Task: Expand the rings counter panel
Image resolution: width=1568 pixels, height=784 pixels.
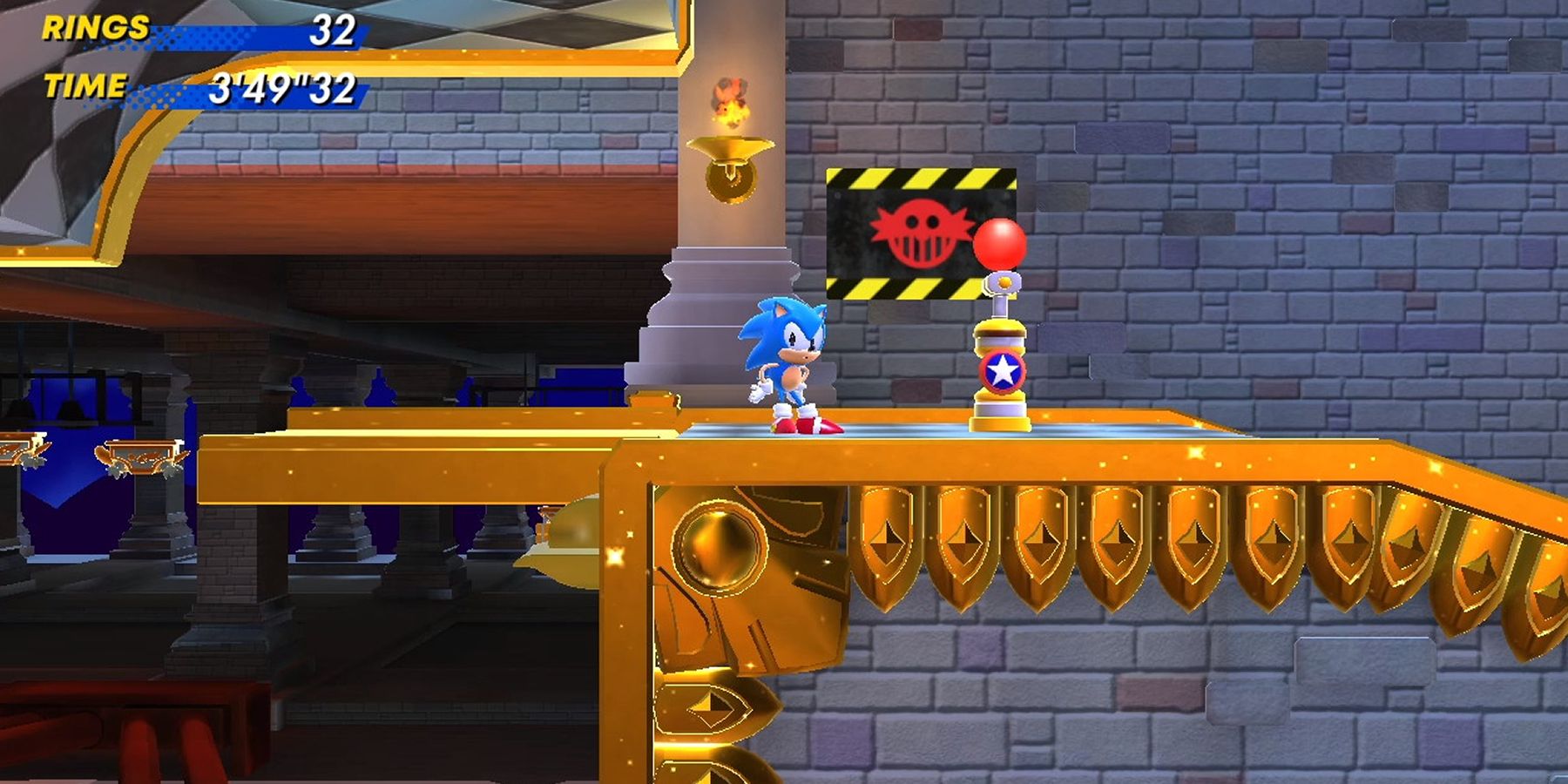Action: click(x=253, y=37)
